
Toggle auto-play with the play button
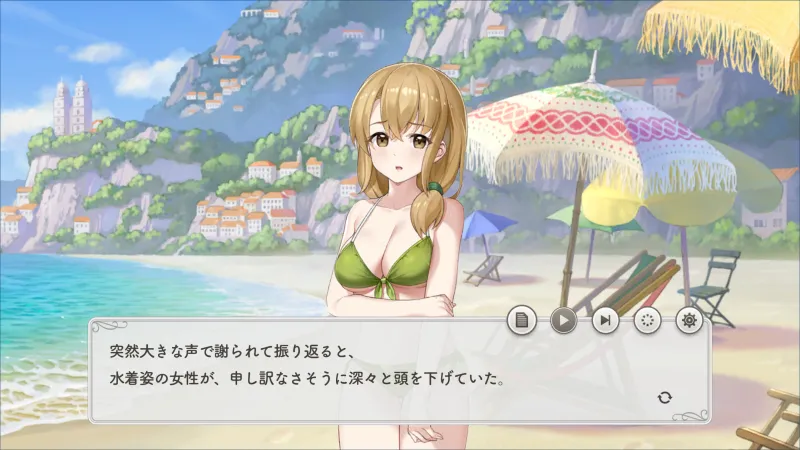click(x=563, y=320)
